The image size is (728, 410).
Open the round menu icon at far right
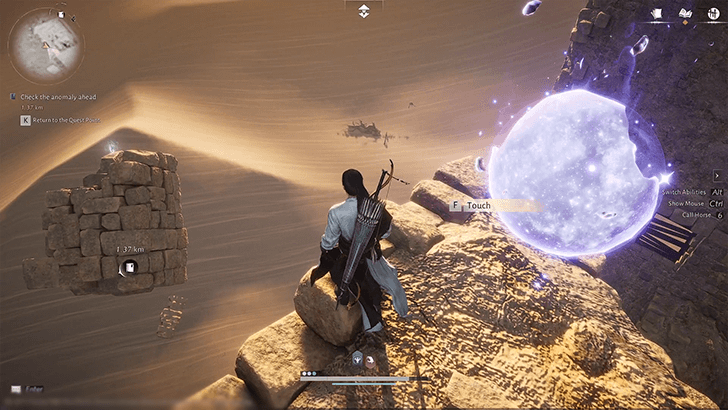click(712, 14)
